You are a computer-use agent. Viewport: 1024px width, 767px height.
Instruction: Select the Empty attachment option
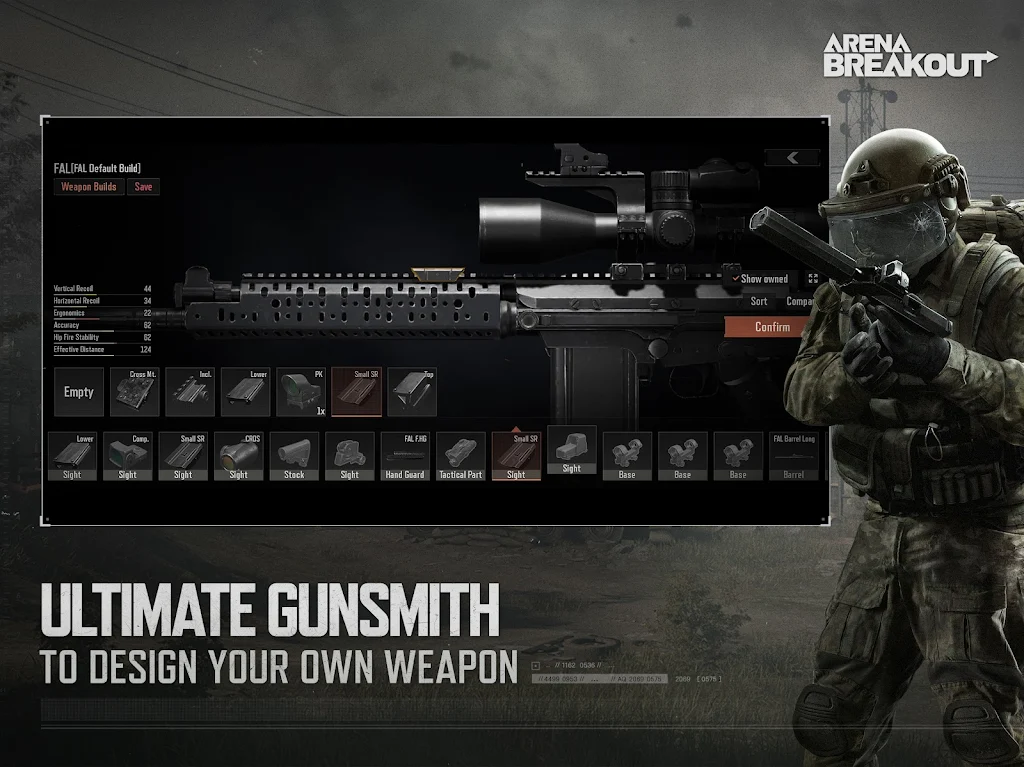79,392
